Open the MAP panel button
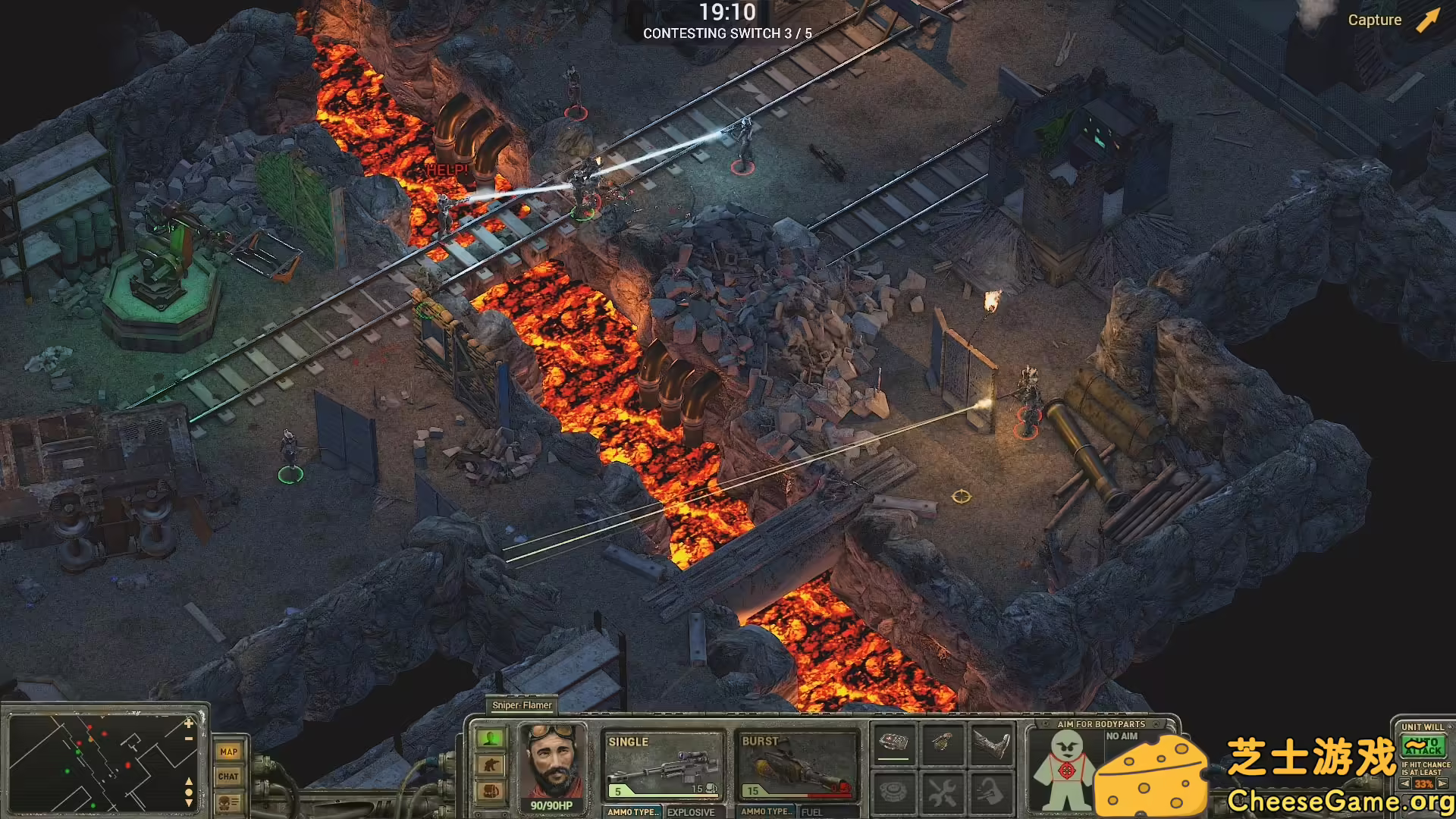The image size is (1456, 819). [228, 752]
